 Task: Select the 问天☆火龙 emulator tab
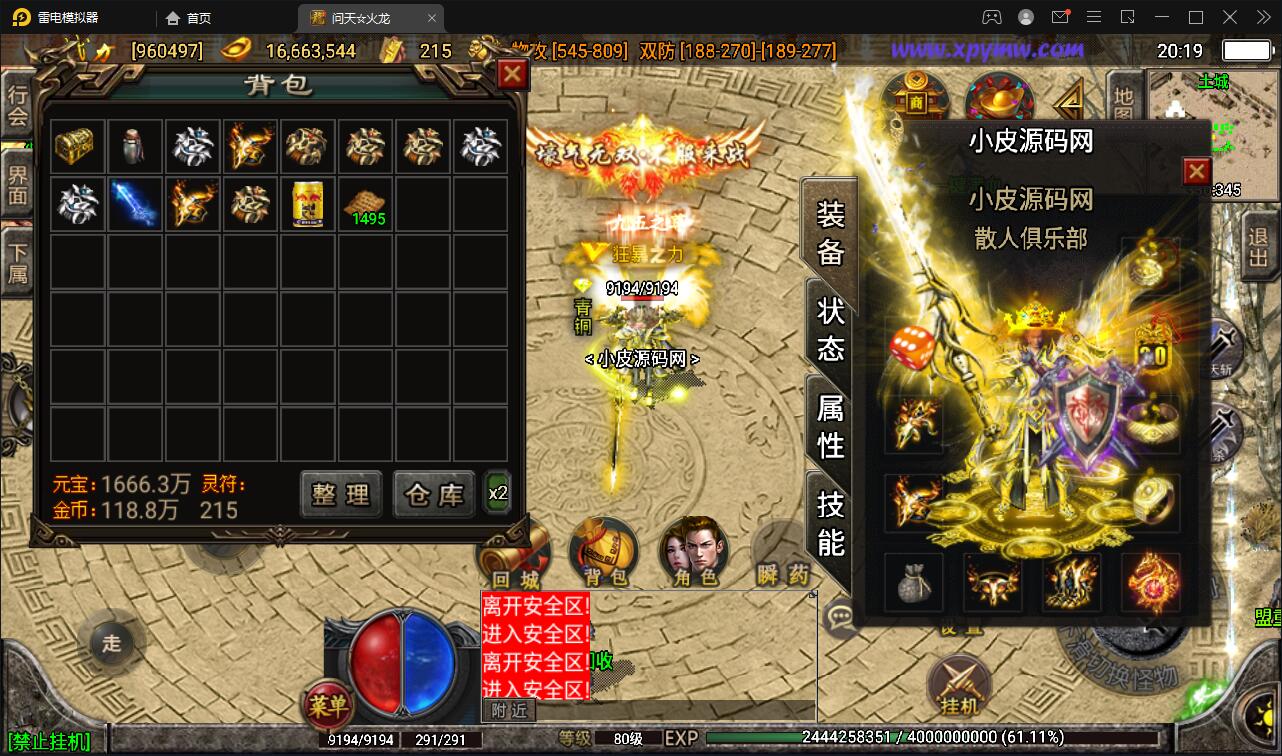point(361,17)
